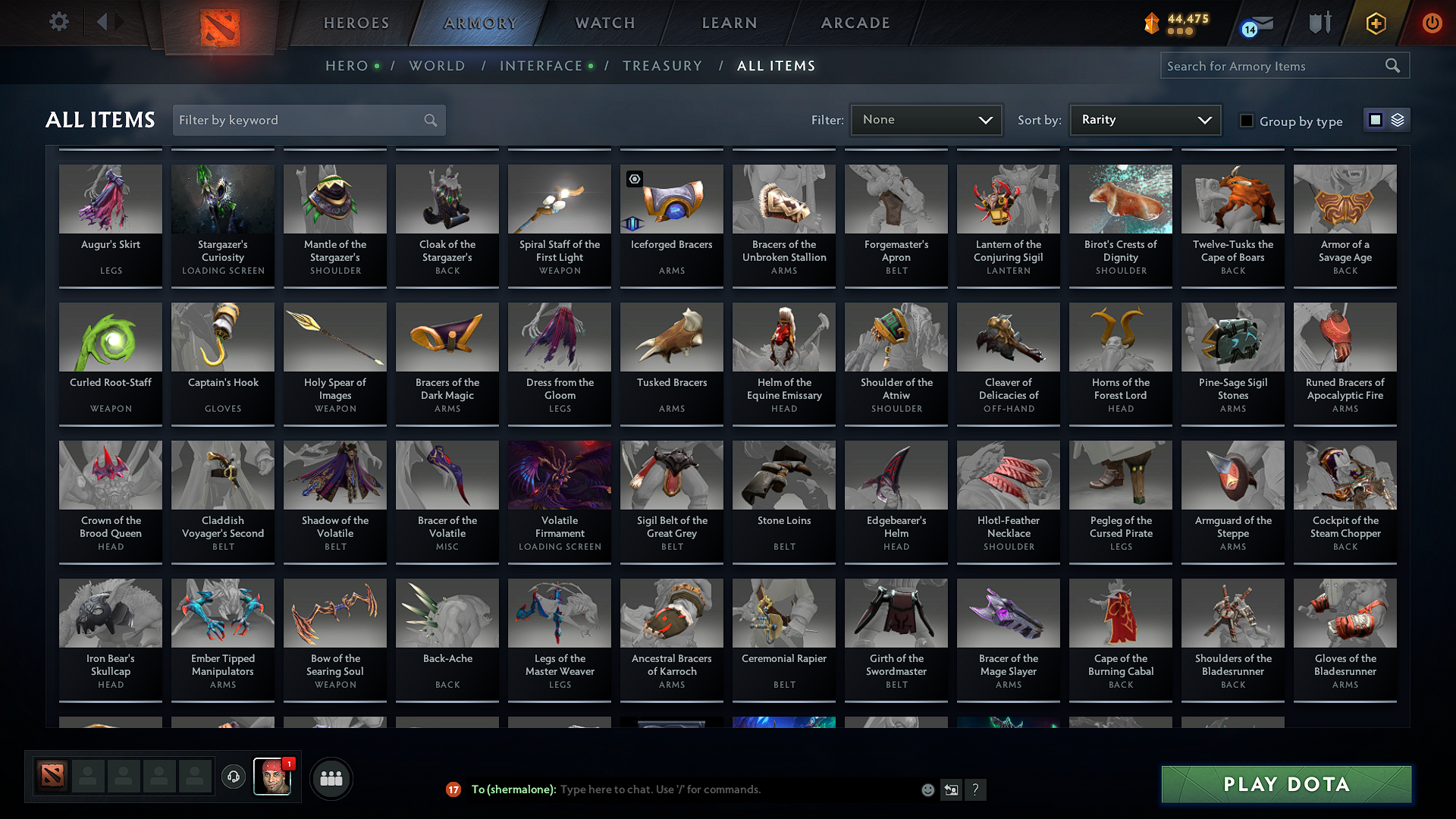Click the voice chat headset icon

pyautogui.click(x=233, y=777)
